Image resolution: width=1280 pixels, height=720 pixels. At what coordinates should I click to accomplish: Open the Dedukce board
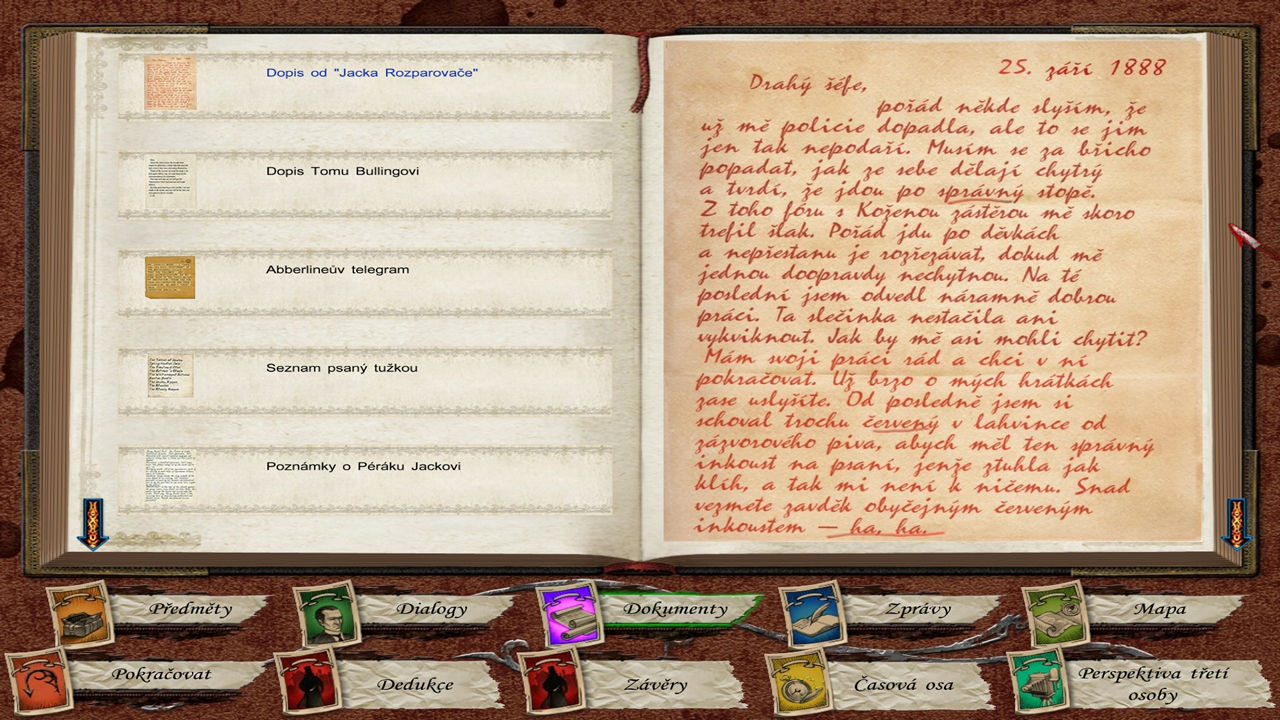tap(415, 685)
